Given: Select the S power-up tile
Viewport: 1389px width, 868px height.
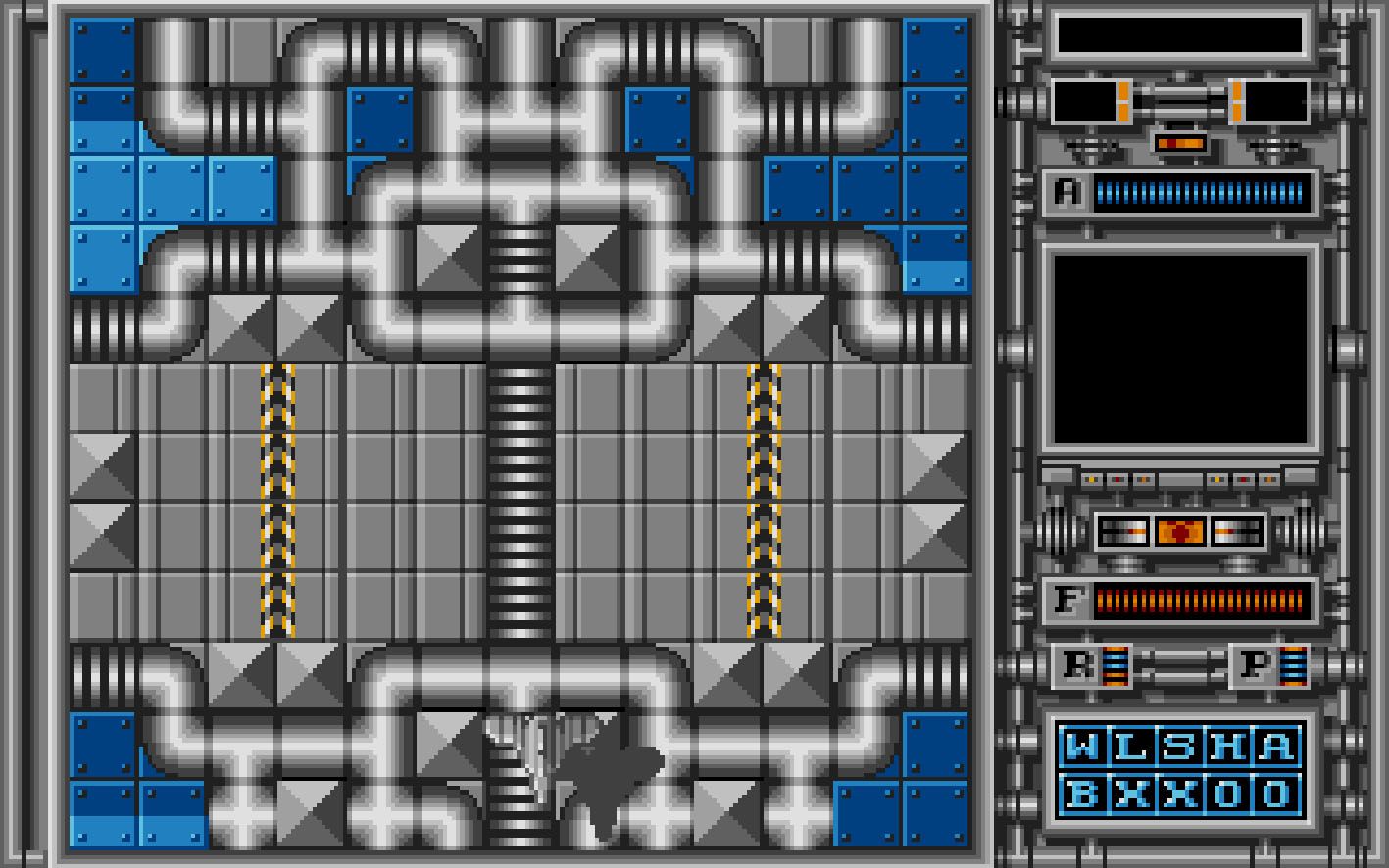Looking at the screenshot, I should pyautogui.click(x=1178, y=747).
